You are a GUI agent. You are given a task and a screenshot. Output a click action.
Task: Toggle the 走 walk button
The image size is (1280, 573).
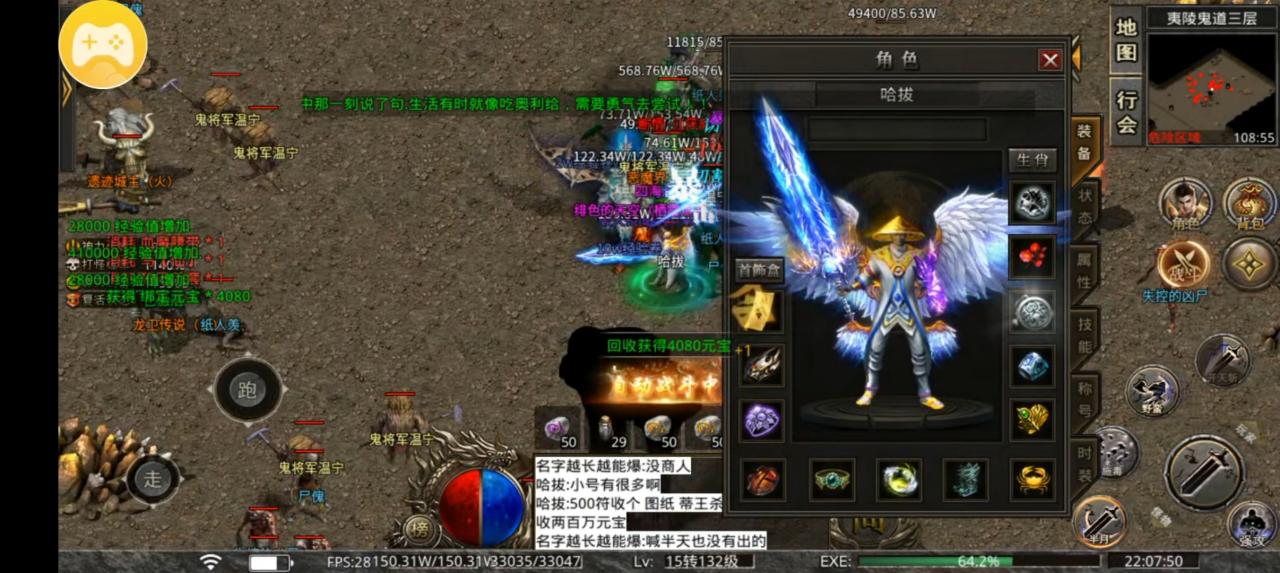[153, 478]
